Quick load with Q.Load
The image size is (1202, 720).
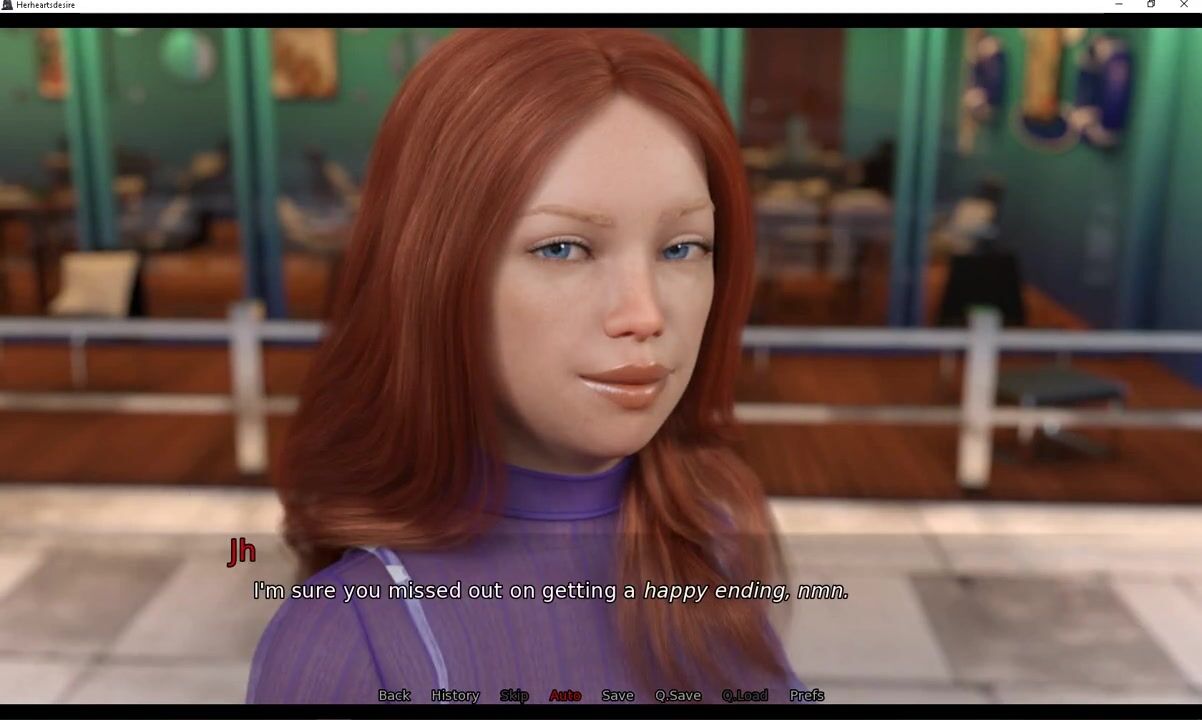pos(745,695)
